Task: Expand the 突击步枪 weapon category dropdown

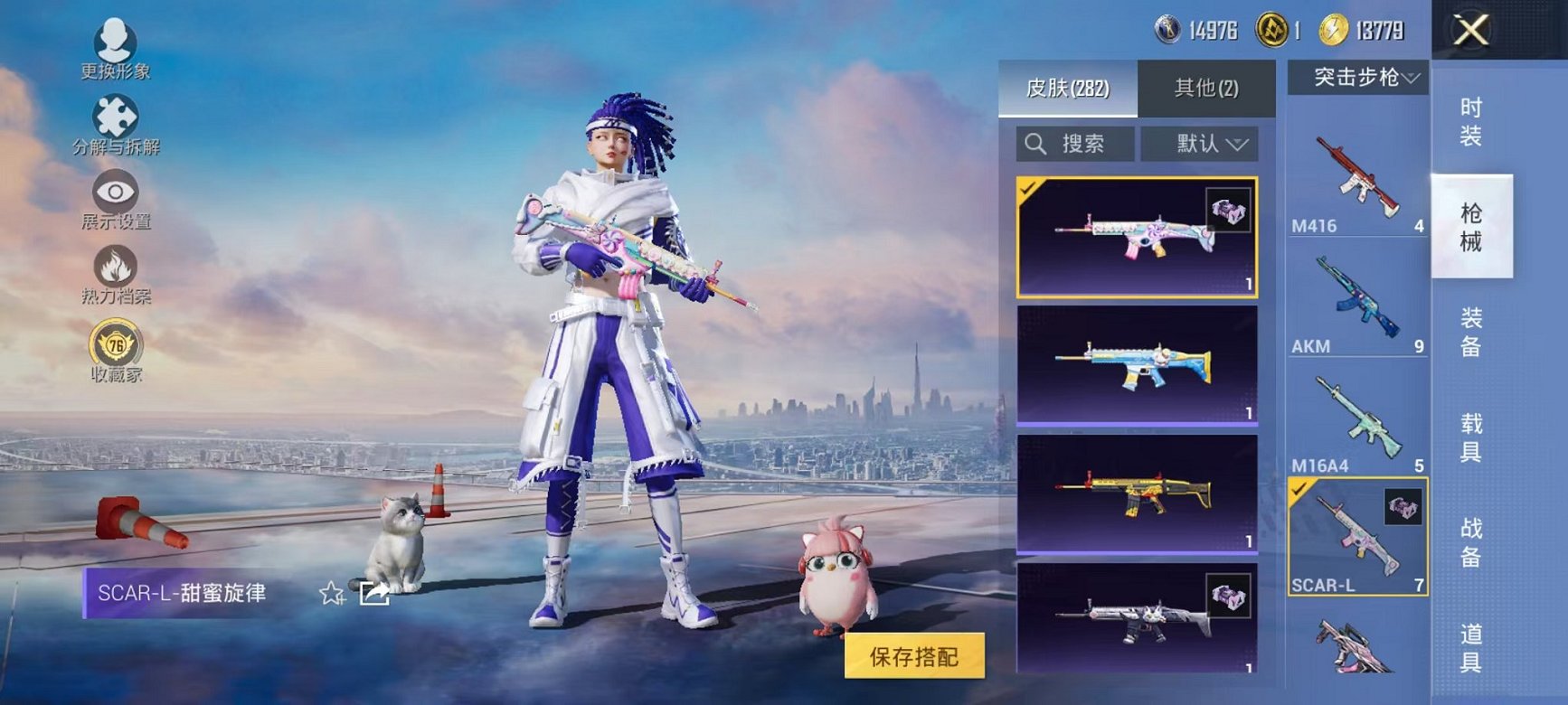Action: pyautogui.click(x=1357, y=79)
